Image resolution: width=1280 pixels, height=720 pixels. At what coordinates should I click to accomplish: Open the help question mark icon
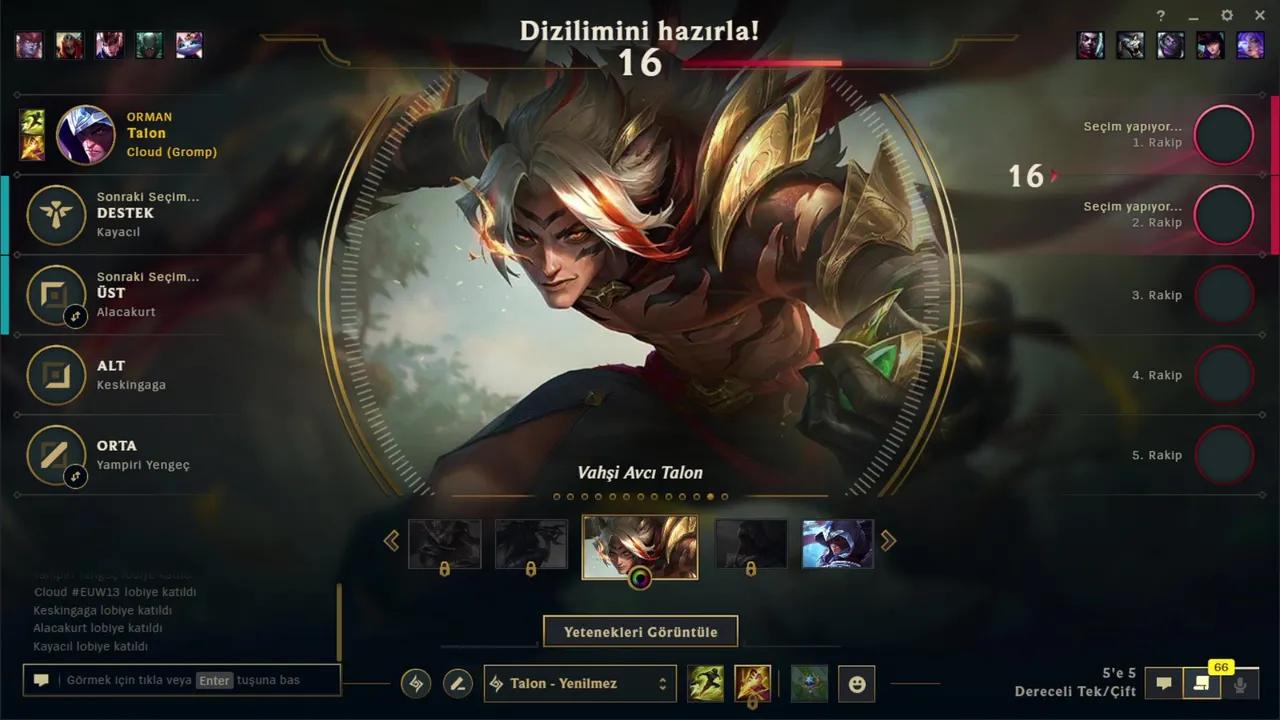(x=1160, y=15)
